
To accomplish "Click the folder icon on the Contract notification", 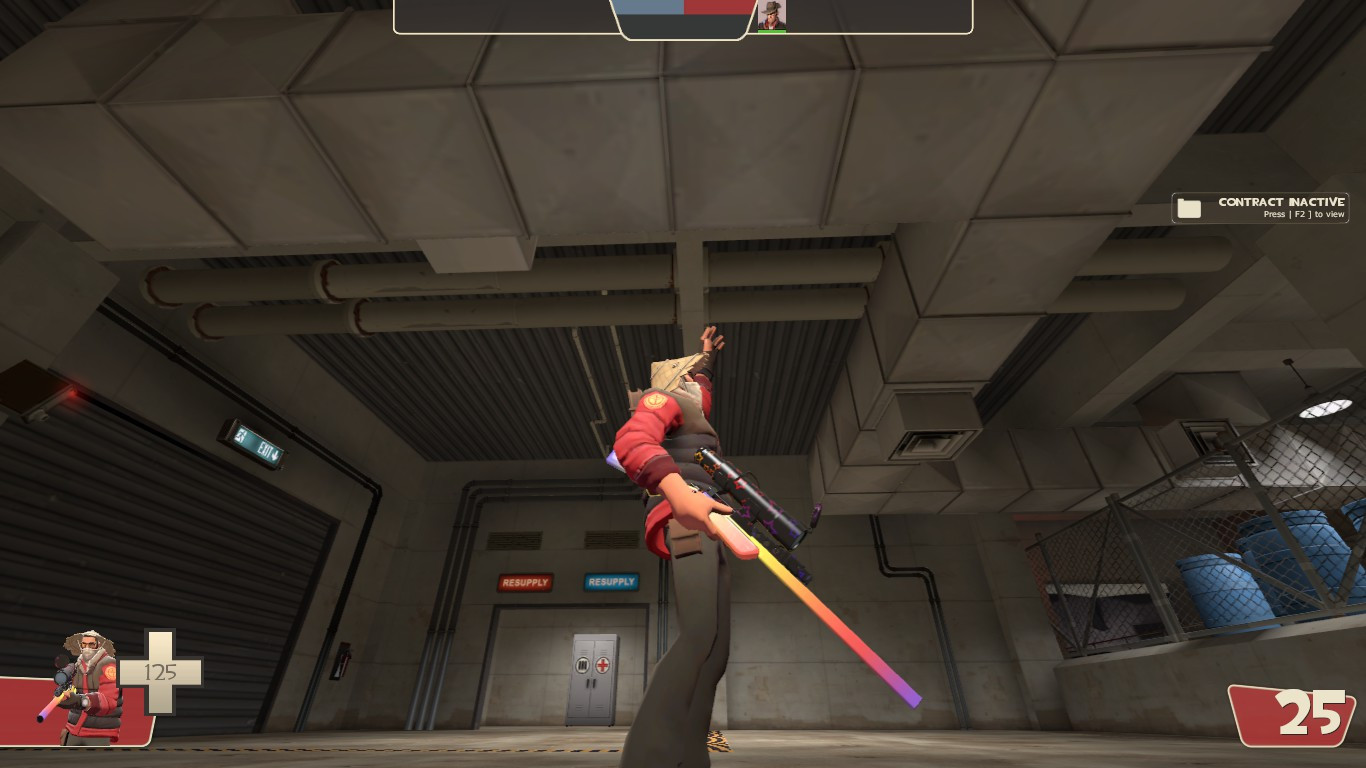I will pyautogui.click(x=1189, y=207).
